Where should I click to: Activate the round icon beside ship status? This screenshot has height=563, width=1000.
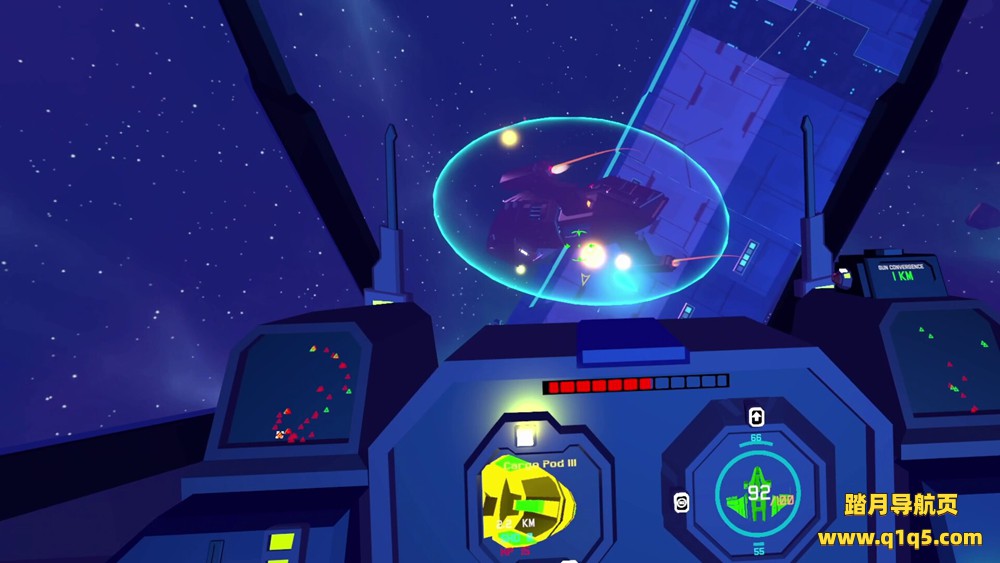[x=682, y=502]
